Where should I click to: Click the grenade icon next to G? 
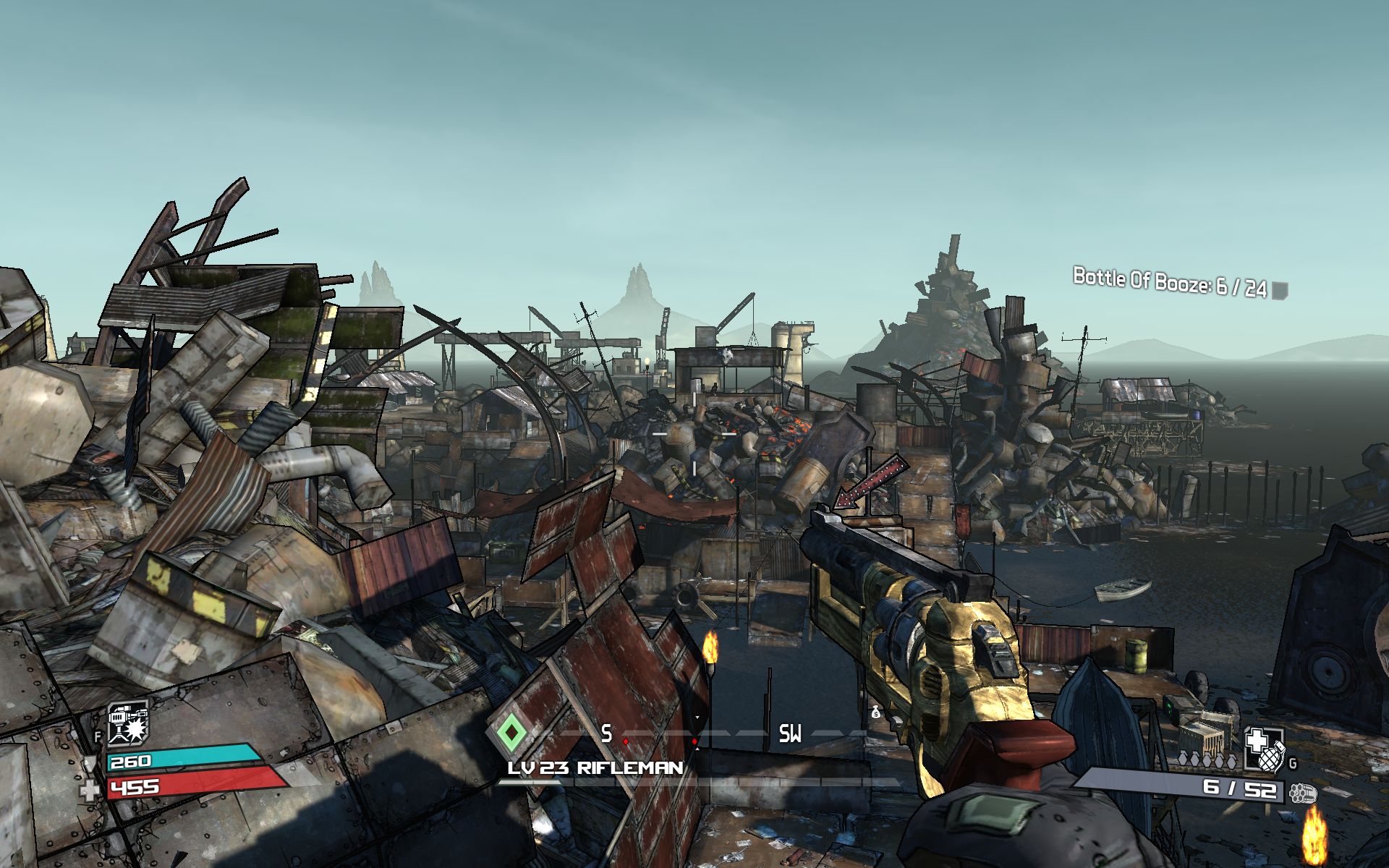point(1272,758)
